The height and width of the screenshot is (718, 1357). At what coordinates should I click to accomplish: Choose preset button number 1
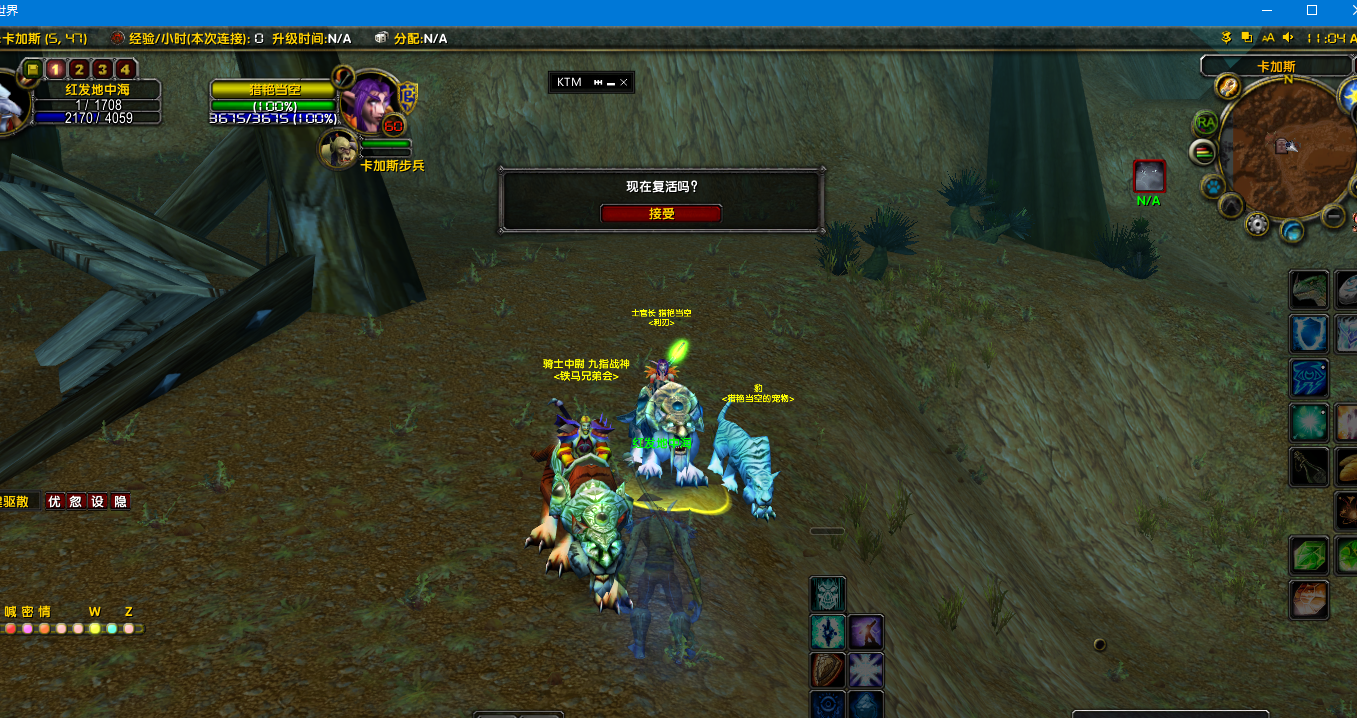[x=55, y=69]
